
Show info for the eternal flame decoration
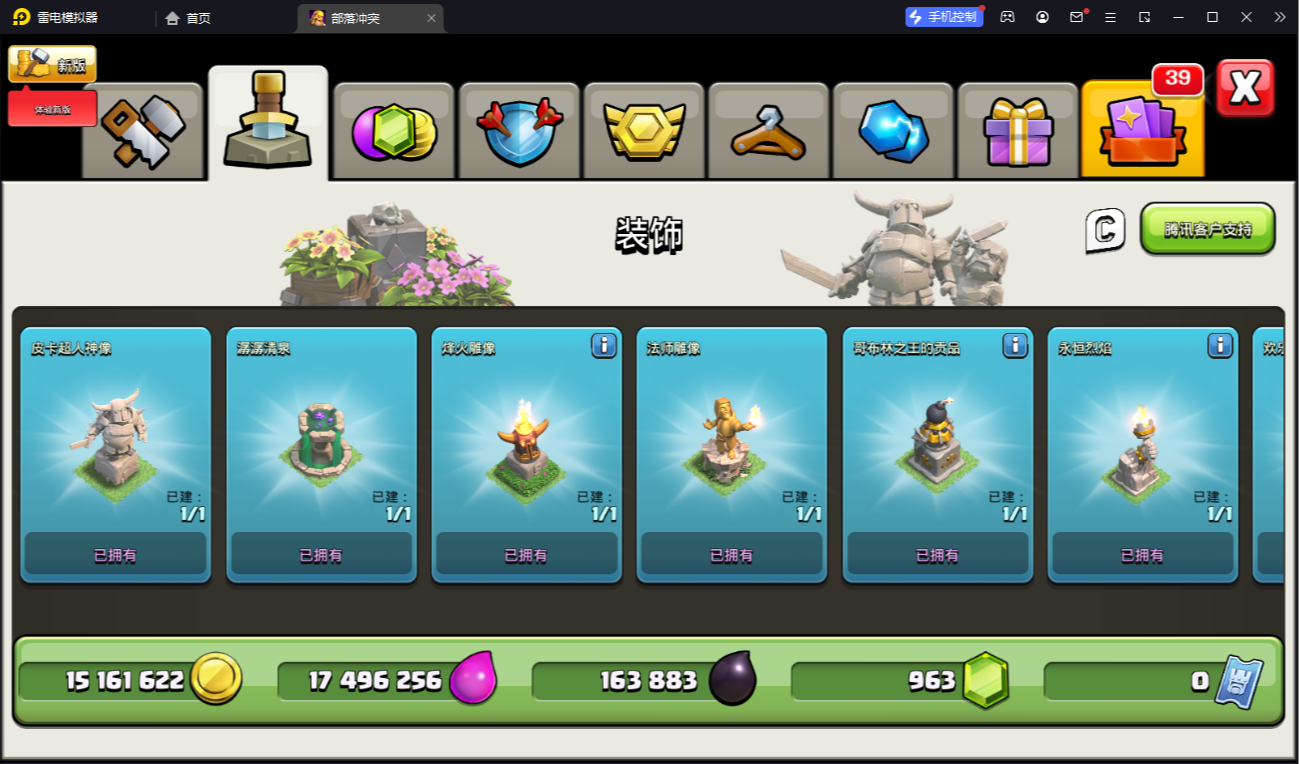(1219, 346)
